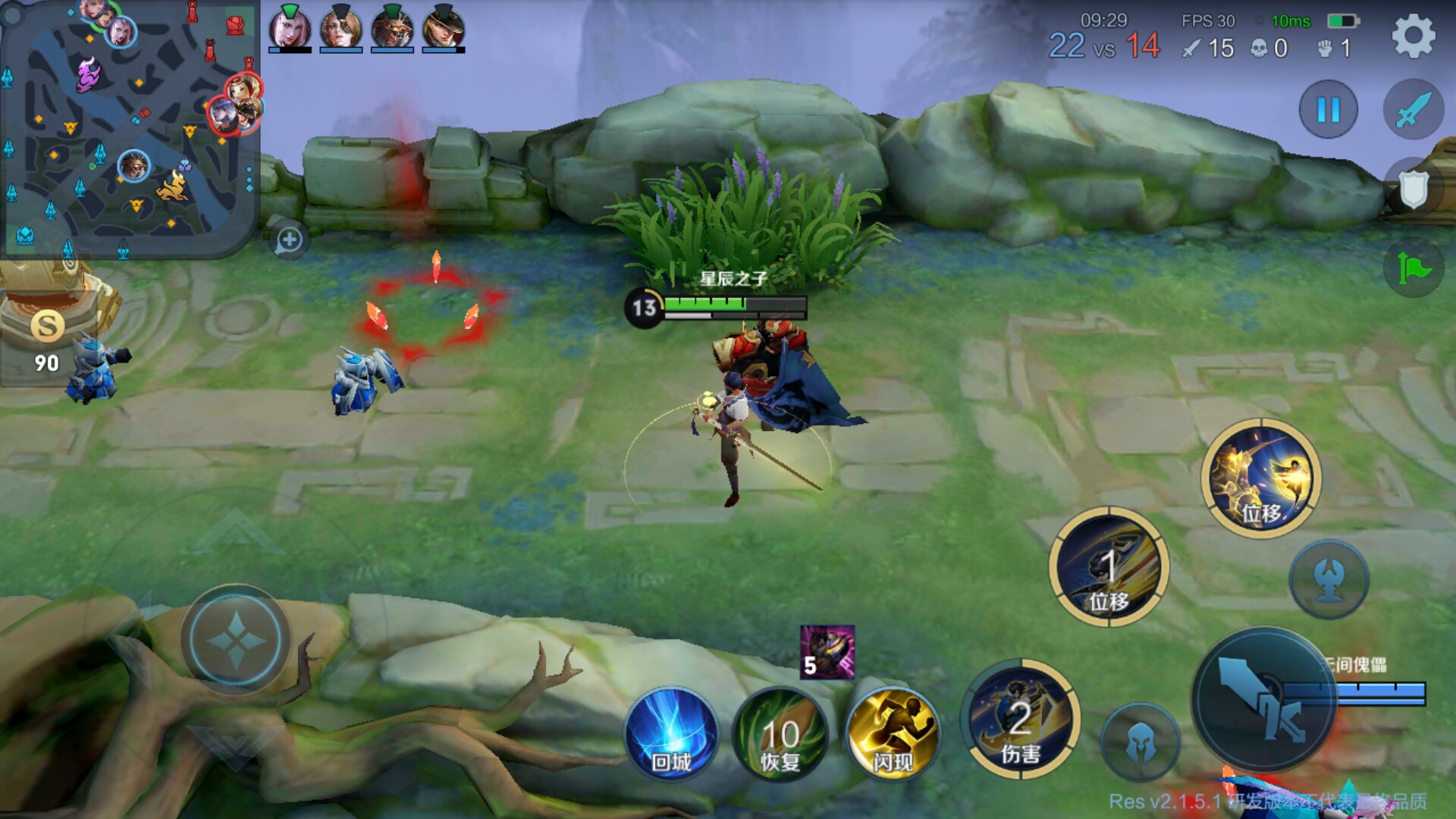Activate the heal spell 恢复
Screen dimensions: 1456x819
[780, 734]
